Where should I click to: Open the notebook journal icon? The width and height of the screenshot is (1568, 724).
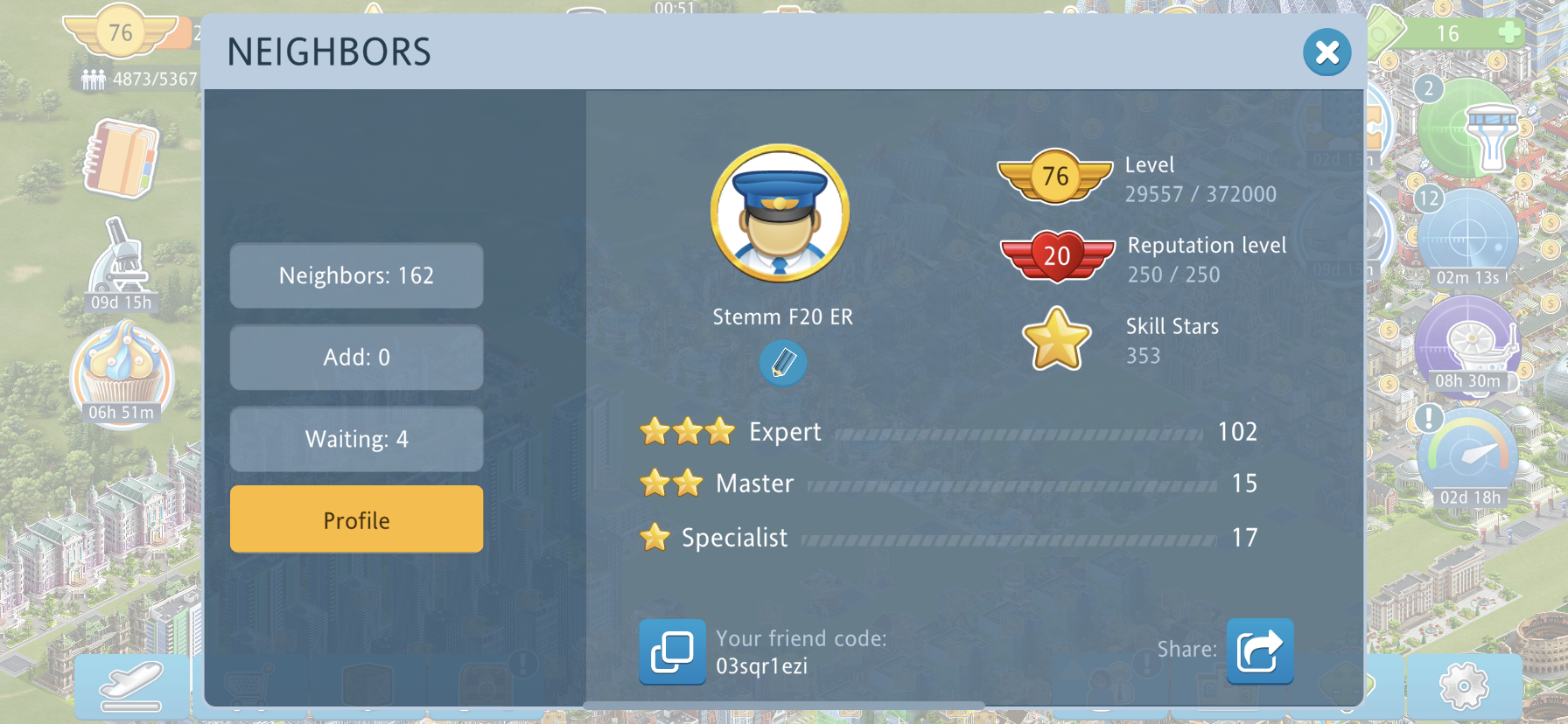(122, 159)
